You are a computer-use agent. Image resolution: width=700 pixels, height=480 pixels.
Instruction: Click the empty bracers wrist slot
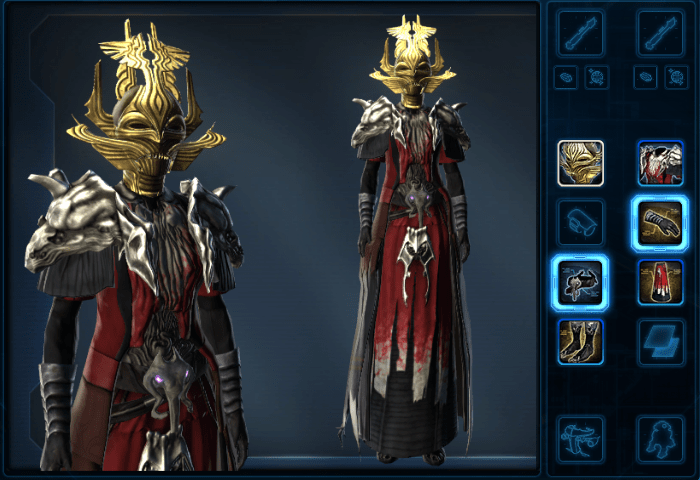coord(580,222)
